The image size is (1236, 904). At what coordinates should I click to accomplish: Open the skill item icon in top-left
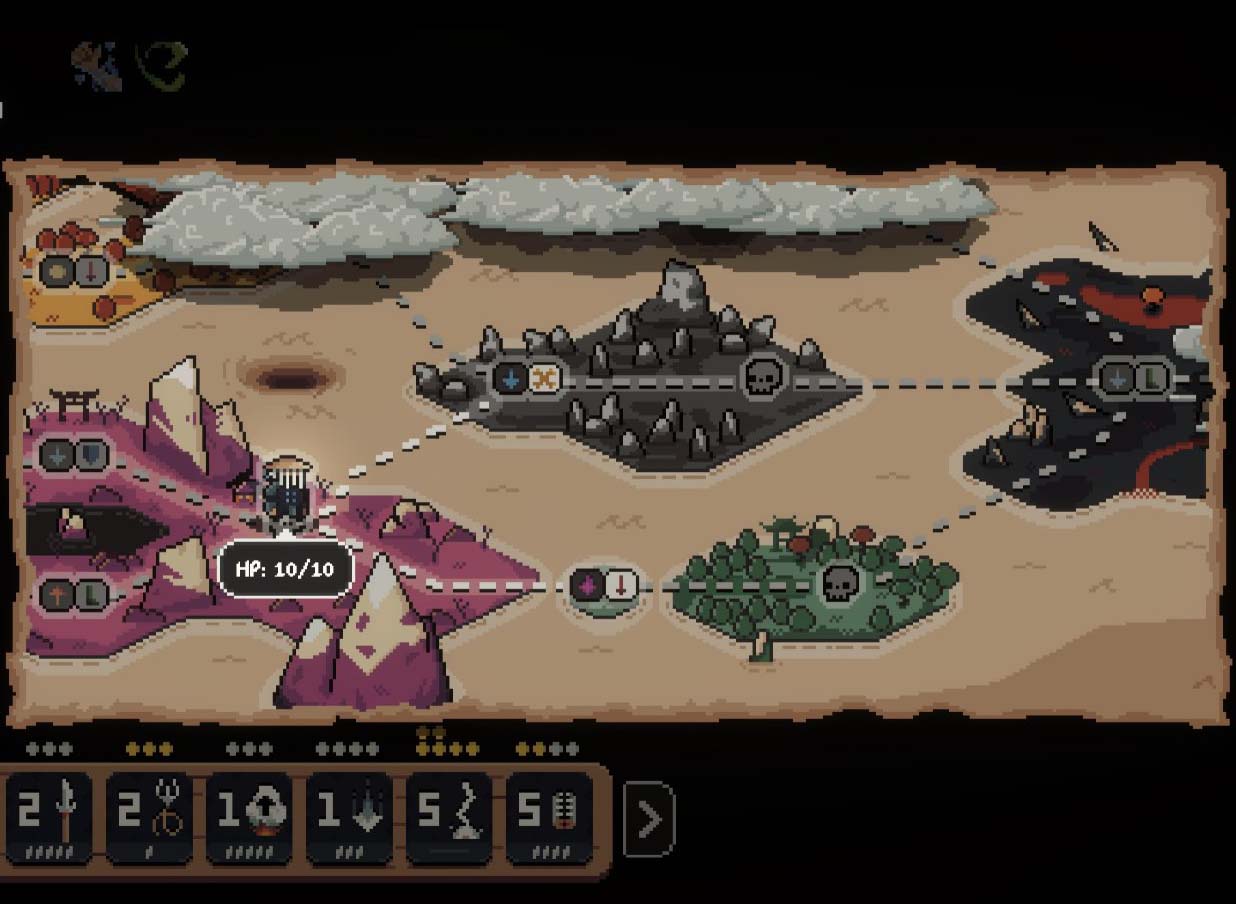tap(98, 66)
